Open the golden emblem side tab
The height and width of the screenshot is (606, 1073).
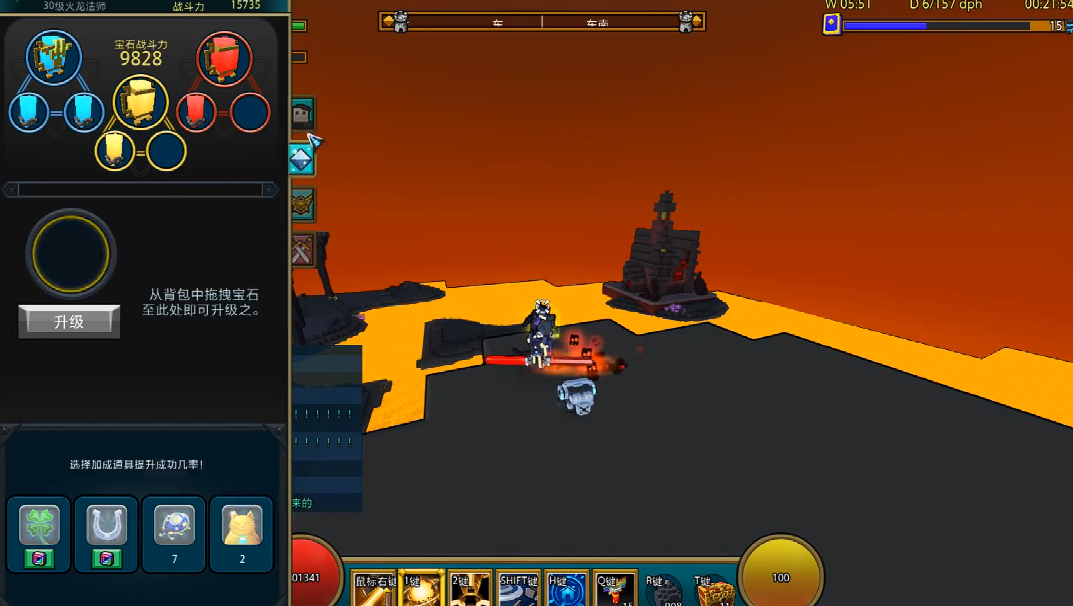point(302,205)
